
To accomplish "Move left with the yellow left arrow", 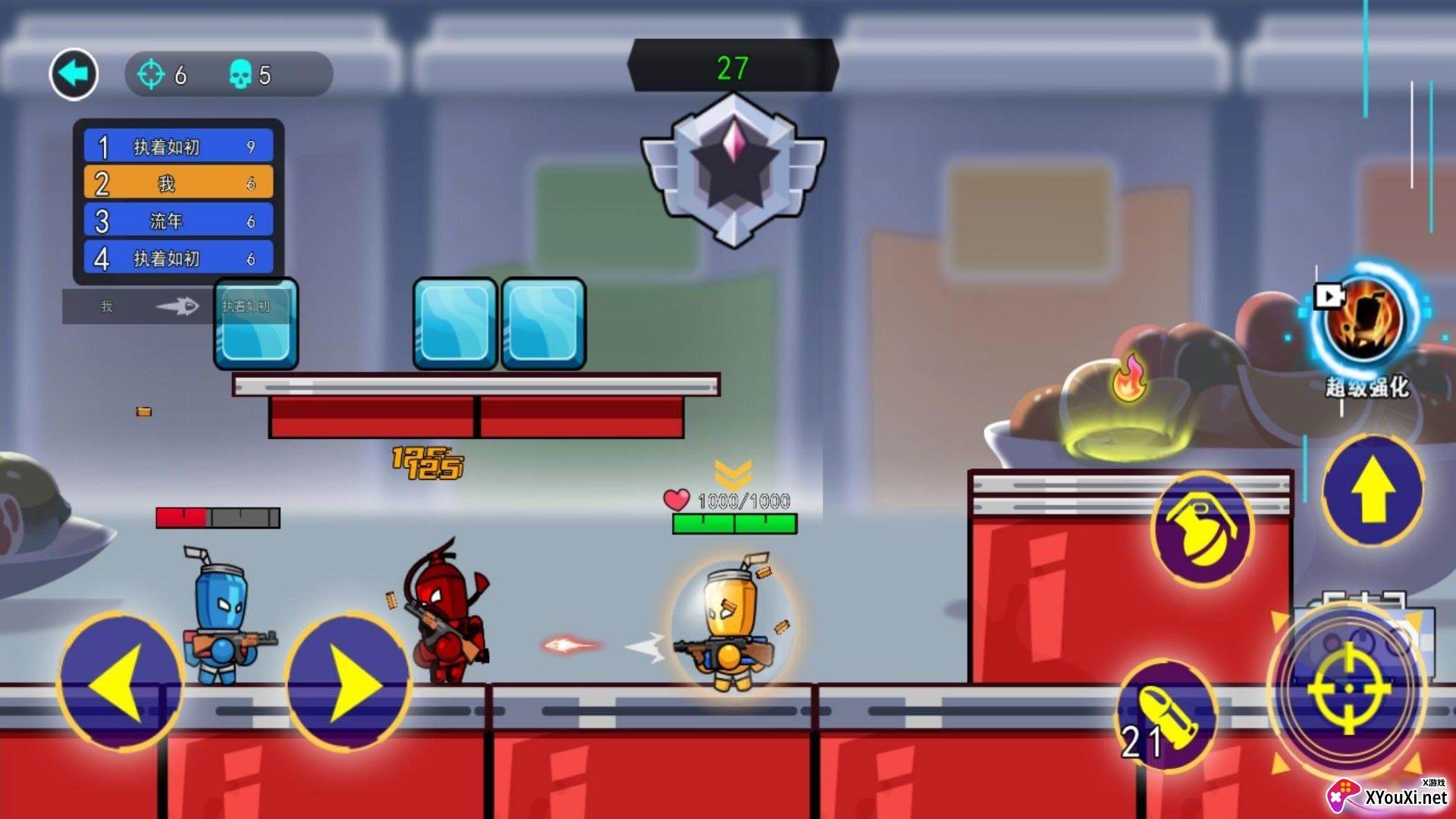I will point(119,682).
